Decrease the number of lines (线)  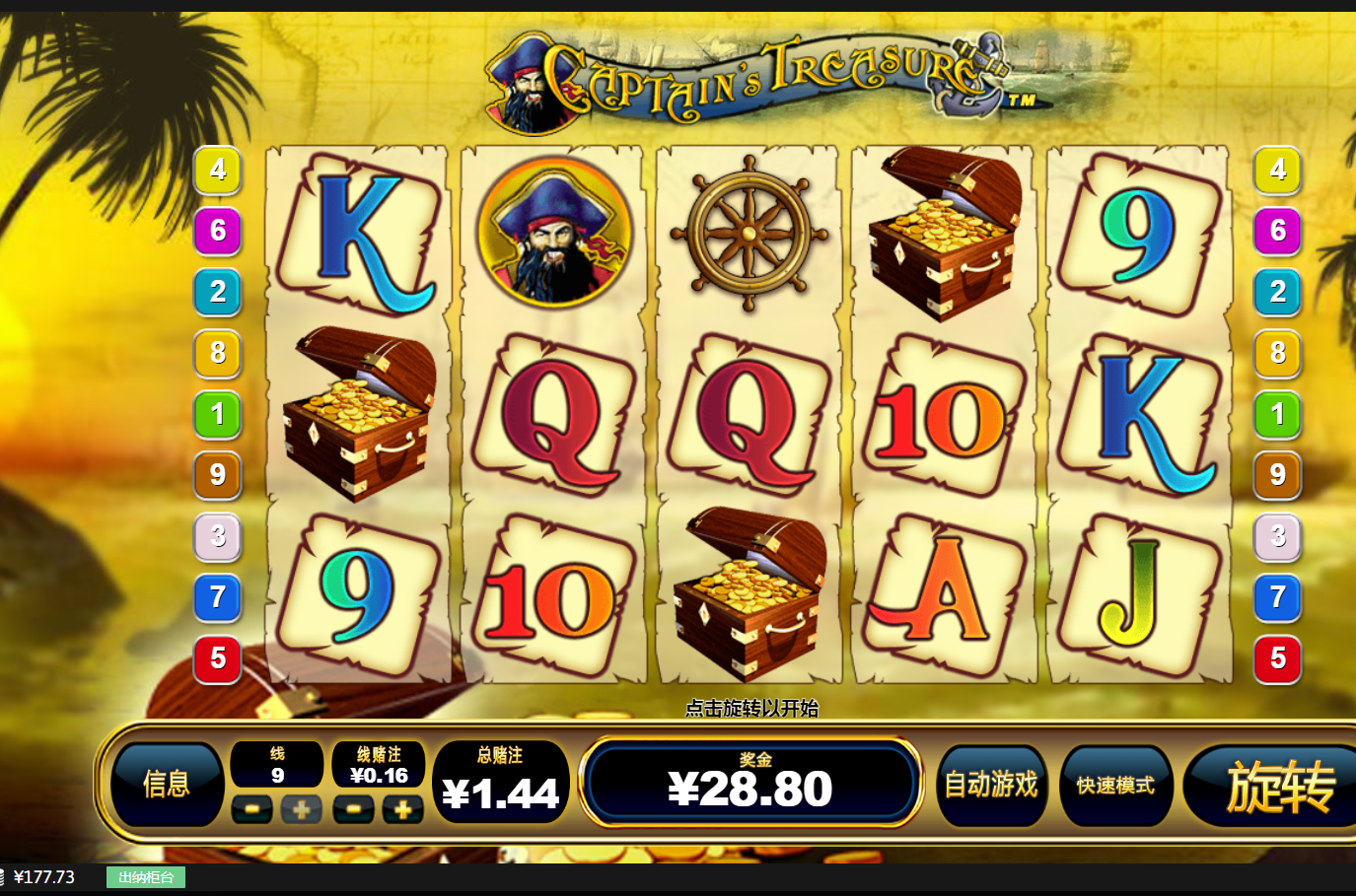pos(252,810)
